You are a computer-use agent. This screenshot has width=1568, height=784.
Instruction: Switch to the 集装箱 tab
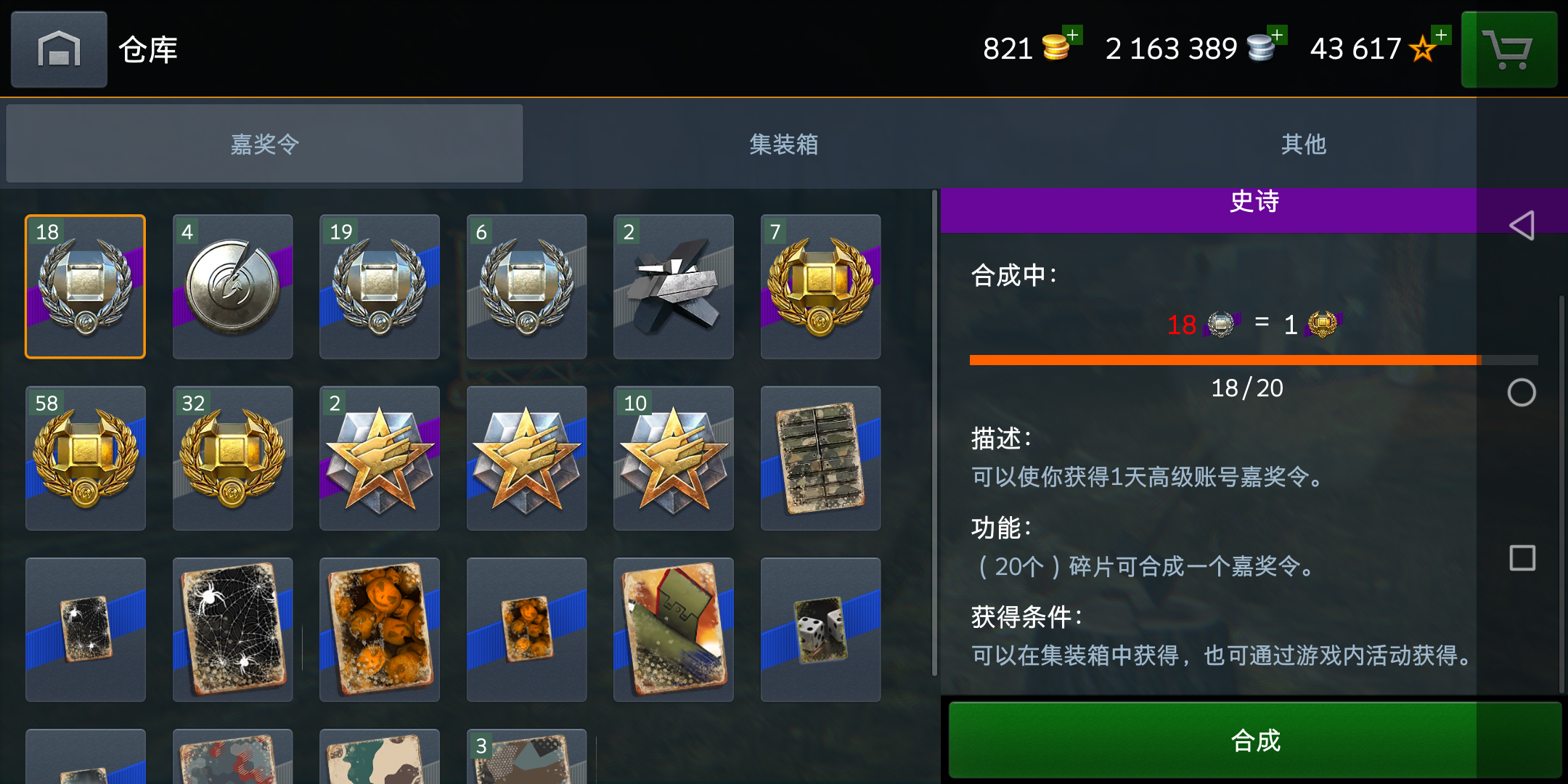(783, 144)
